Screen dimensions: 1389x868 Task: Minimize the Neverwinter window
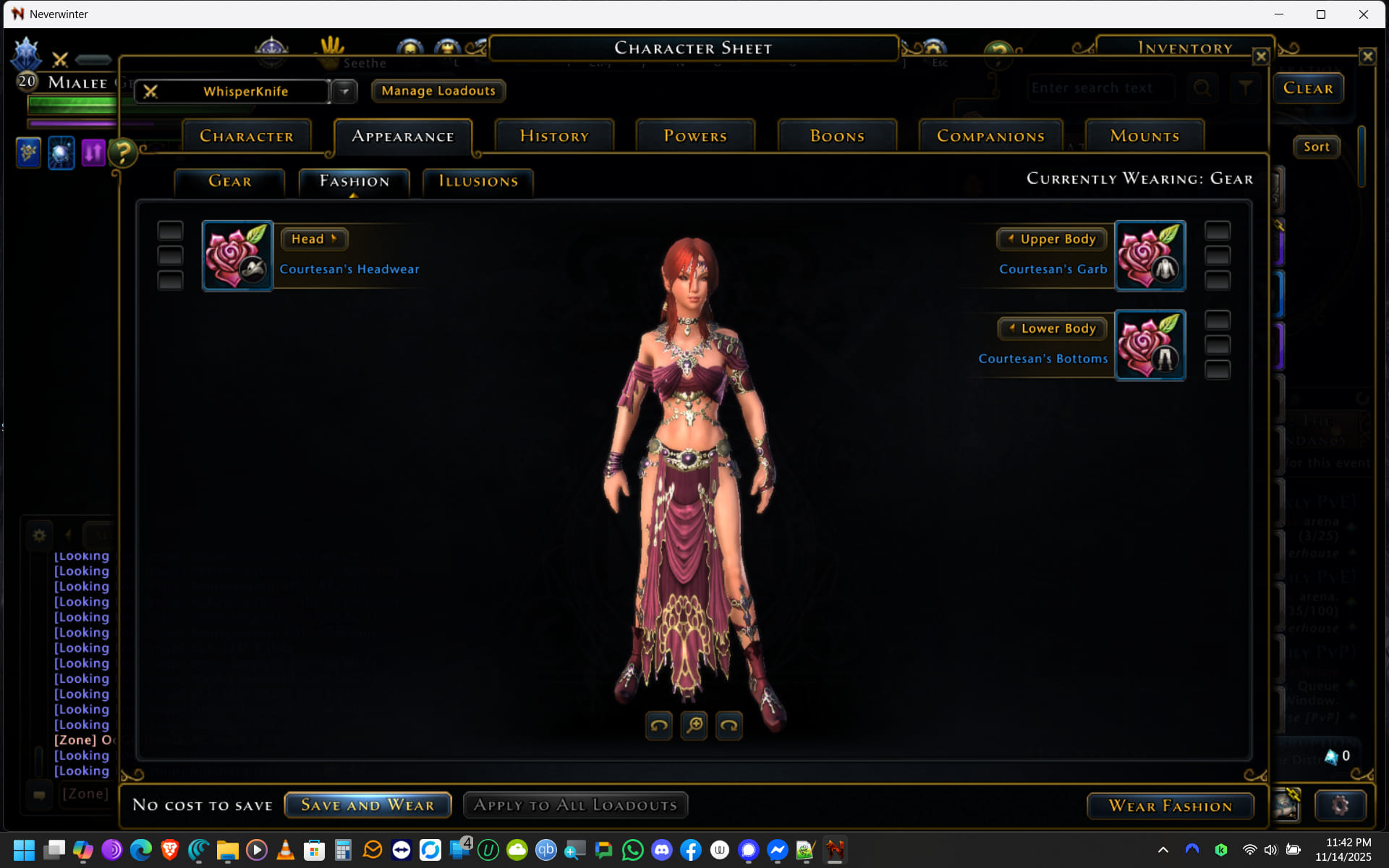click(x=1278, y=14)
